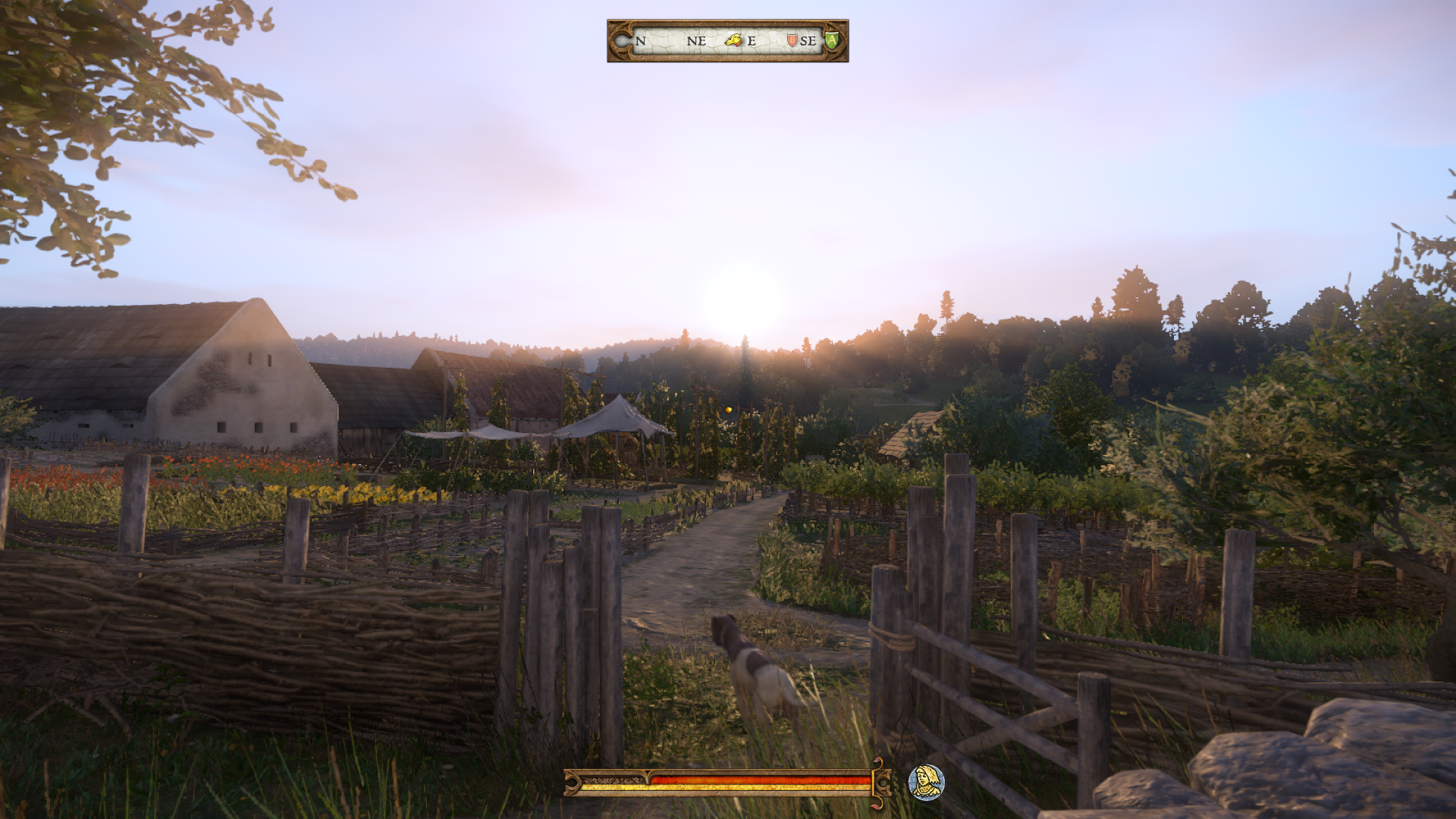The image size is (1456, 819).
Task: Select the green A shield quest marker
Action: (832, 40)
